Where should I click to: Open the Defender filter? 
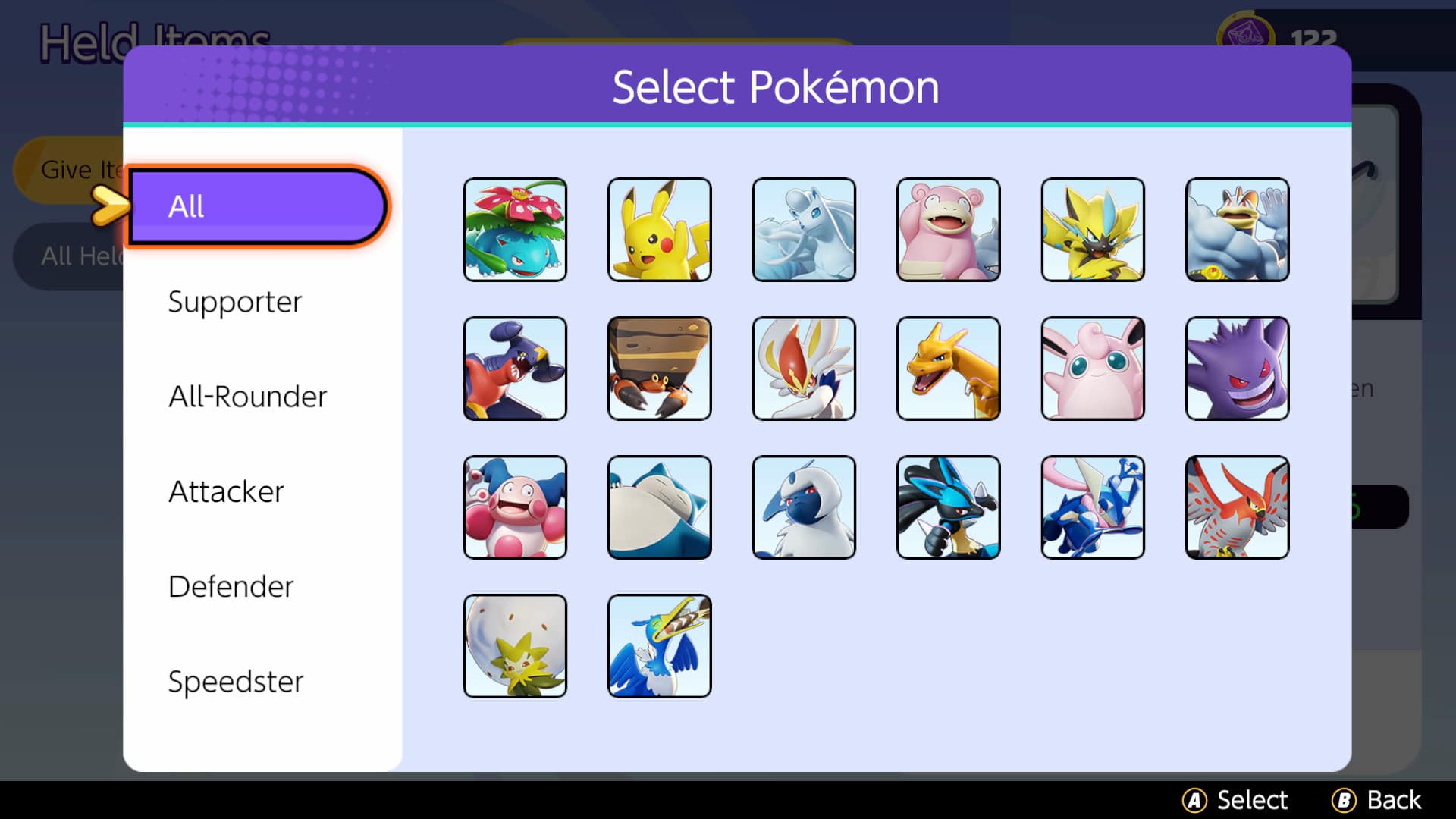[231, 586]
